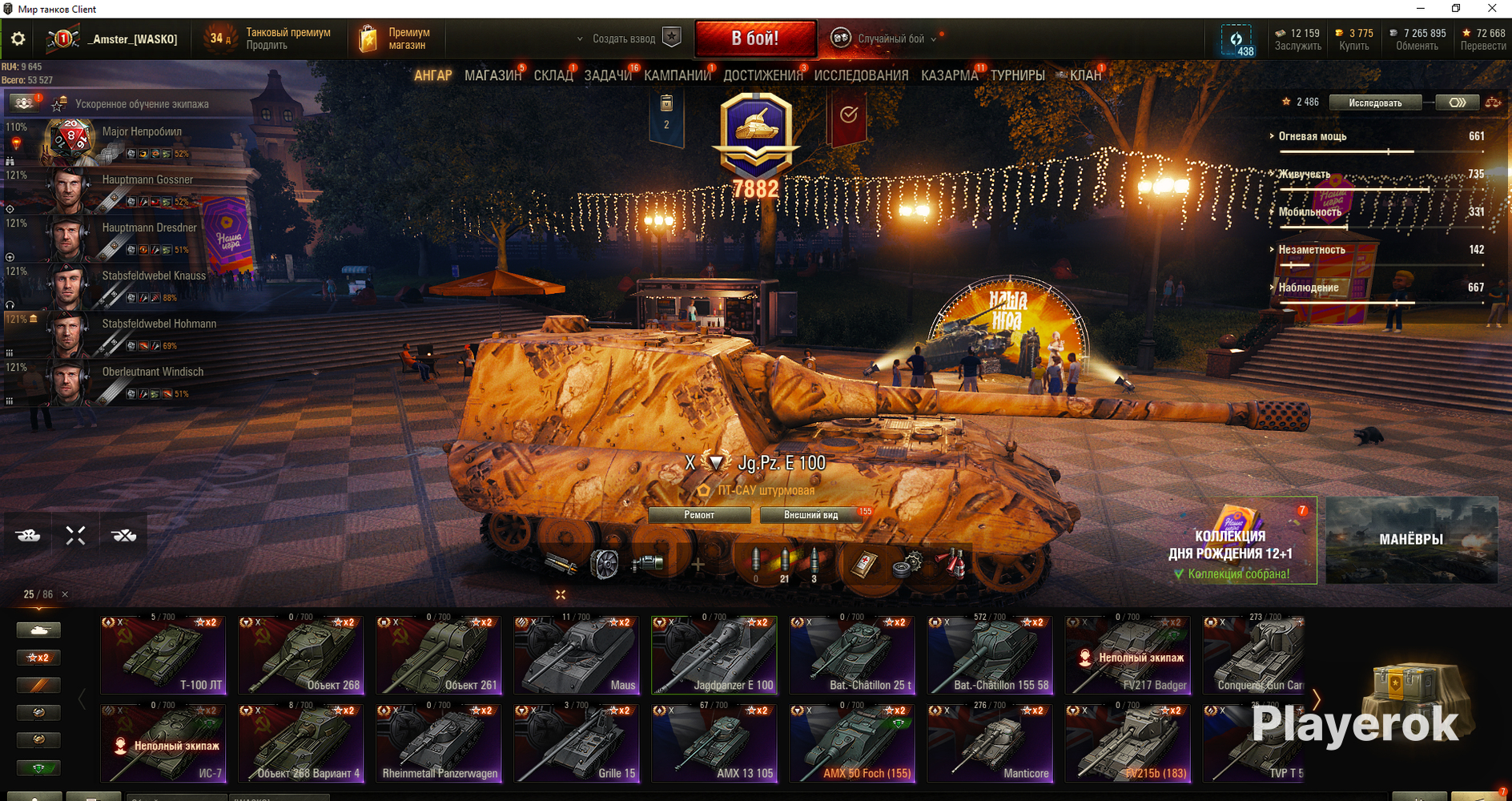Viewport: 1512px width, 801px height.
Task: Open the КАЗАРМА tab
Action: click(x=949, y=75)
